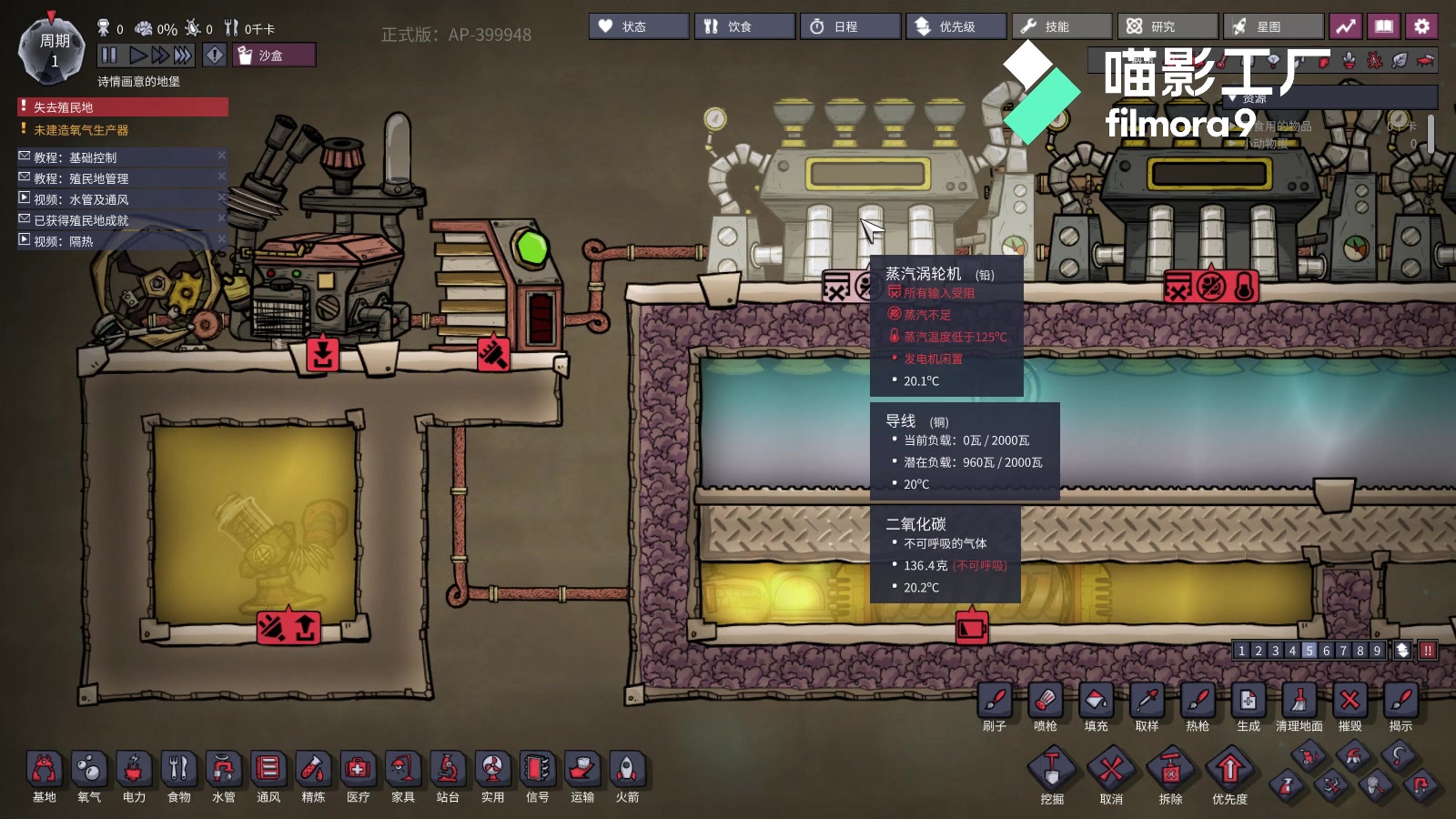The width and height of the screenshot is (1456, 819).
Task: Open the 饮食 consumables panel
Action: (x=743, y=26)
